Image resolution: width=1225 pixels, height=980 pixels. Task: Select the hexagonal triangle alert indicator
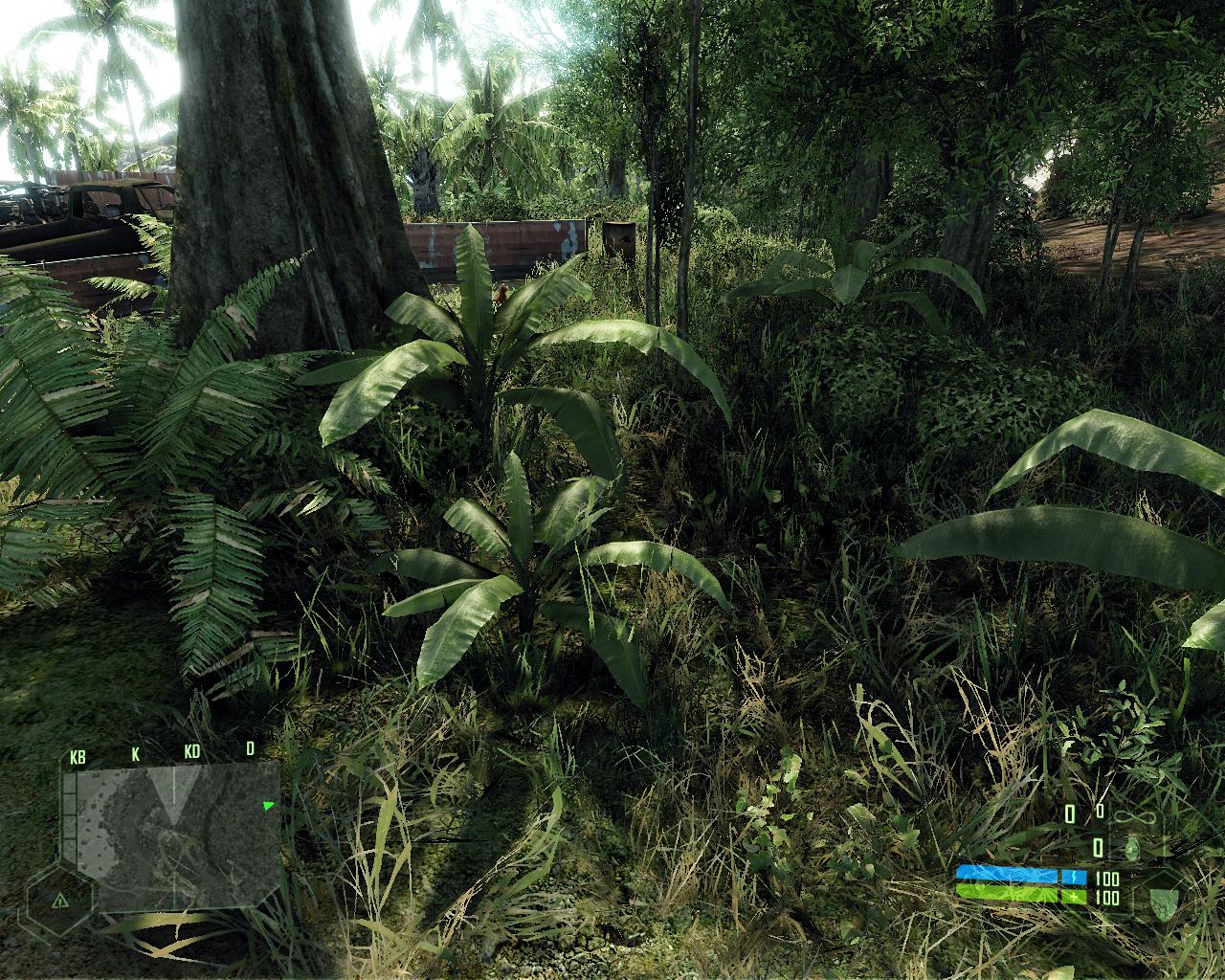pos(59,901)
